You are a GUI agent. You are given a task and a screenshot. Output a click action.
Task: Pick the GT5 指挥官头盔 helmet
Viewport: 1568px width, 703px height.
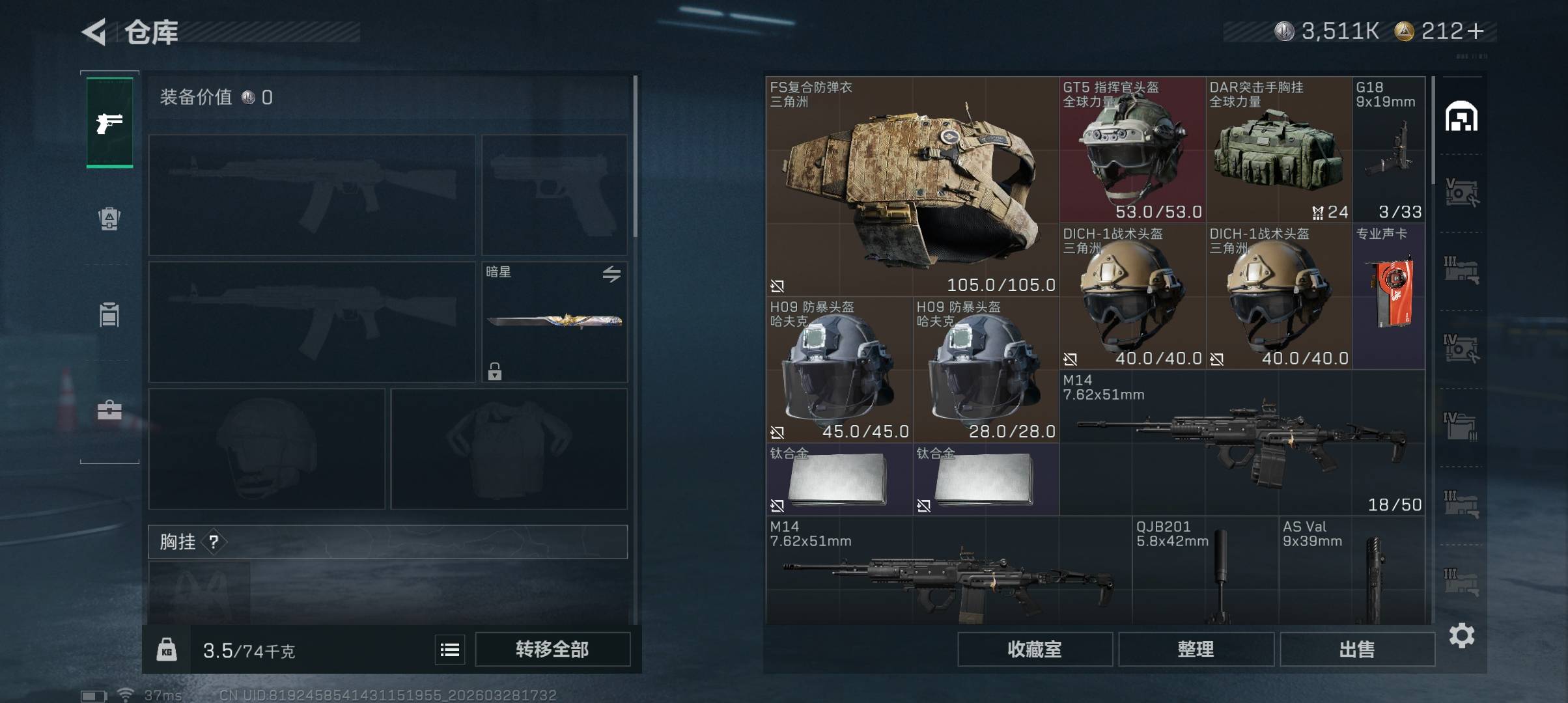pyautogui.click(x=1132, y=150)
